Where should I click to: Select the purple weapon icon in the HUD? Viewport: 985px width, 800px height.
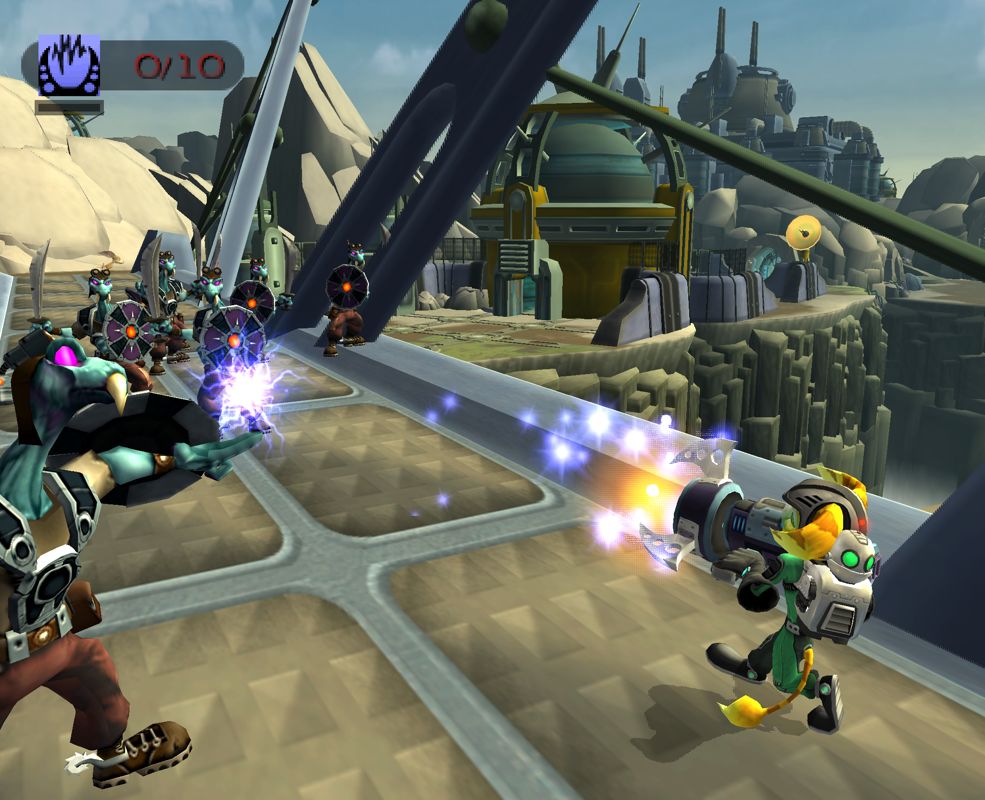pyautogui.click(x=69, y=65)
